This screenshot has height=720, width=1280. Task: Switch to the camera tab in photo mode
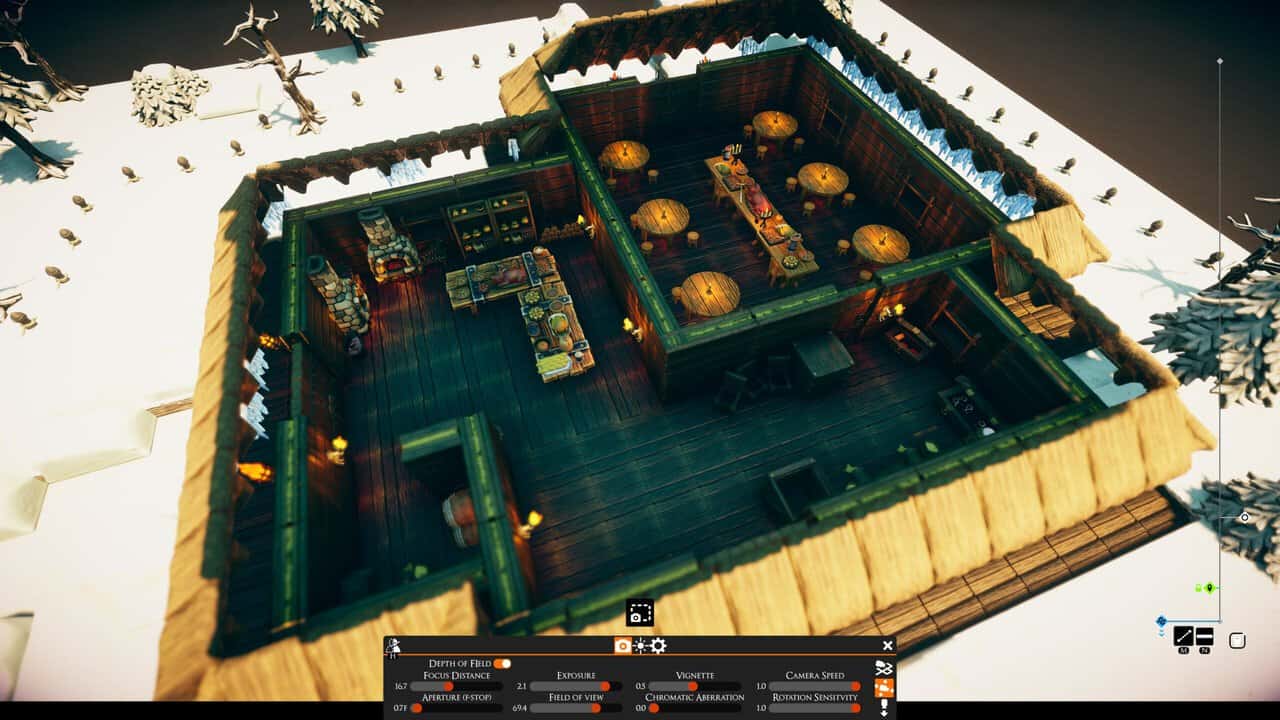click(623, 645)
